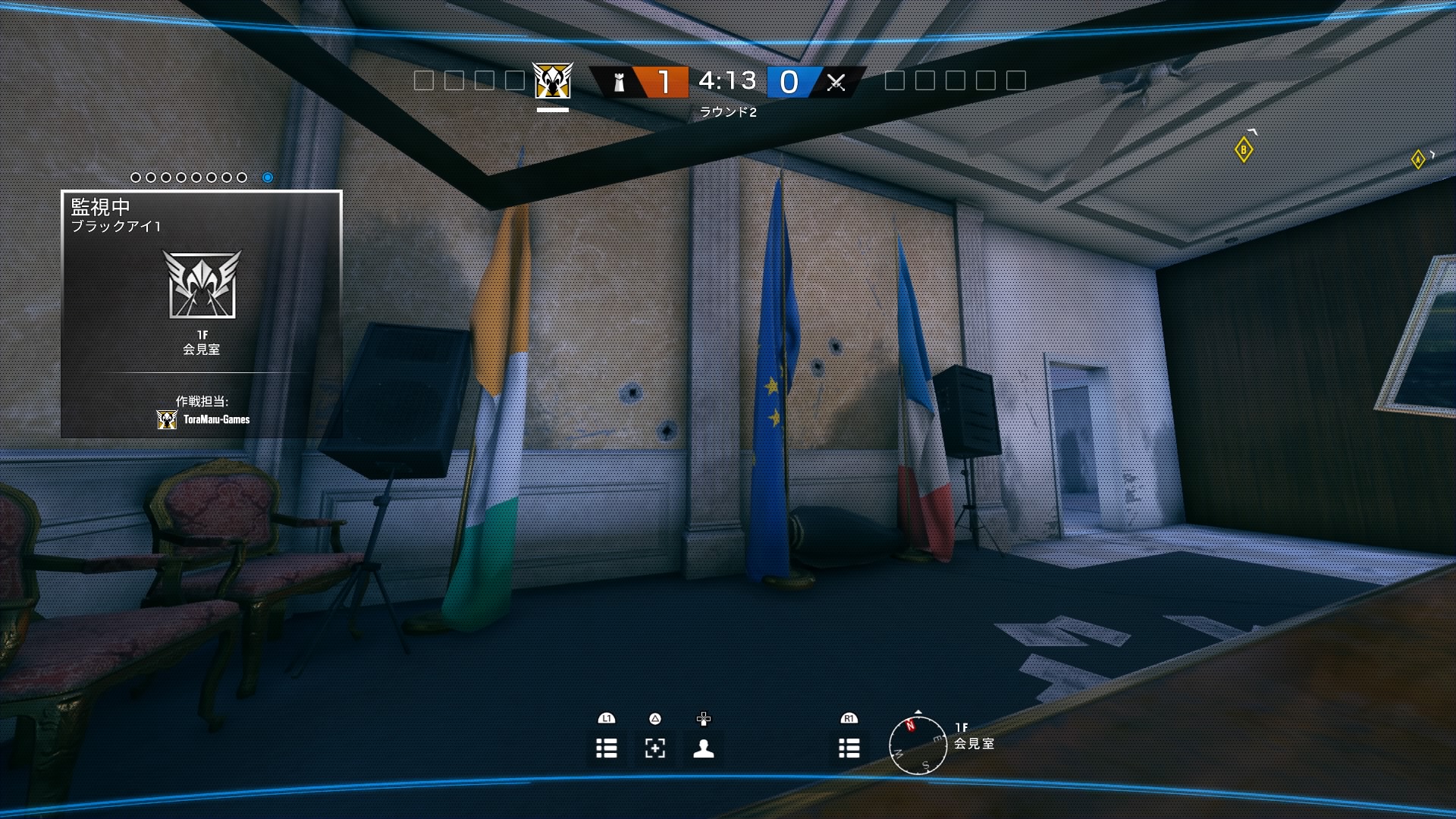The image size is (1456, 819).
Task: Select the first camera dot indicator
Action: pyautogui.click(x=135, y=177)
